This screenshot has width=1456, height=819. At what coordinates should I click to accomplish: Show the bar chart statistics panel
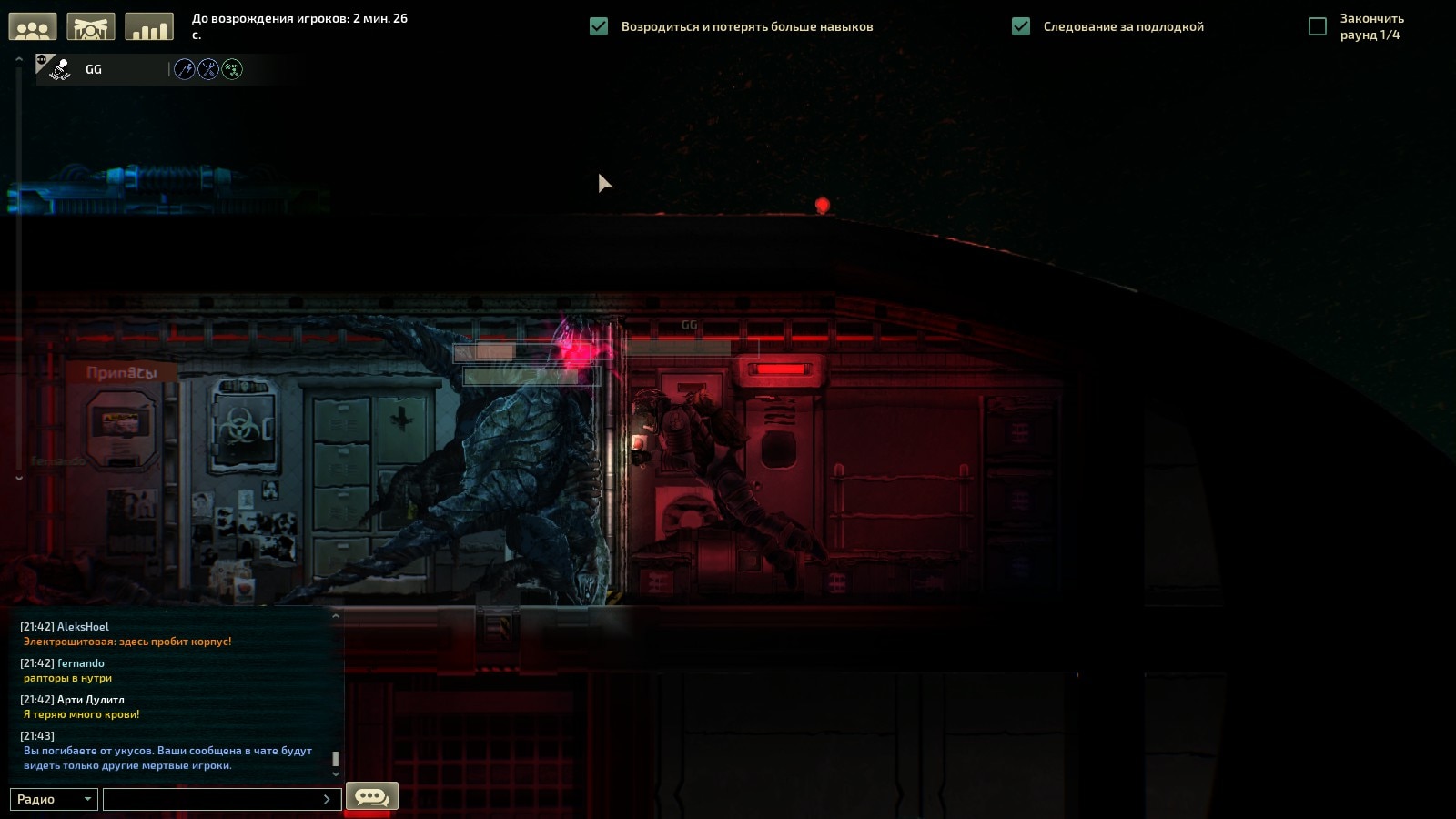pos(148,27)
